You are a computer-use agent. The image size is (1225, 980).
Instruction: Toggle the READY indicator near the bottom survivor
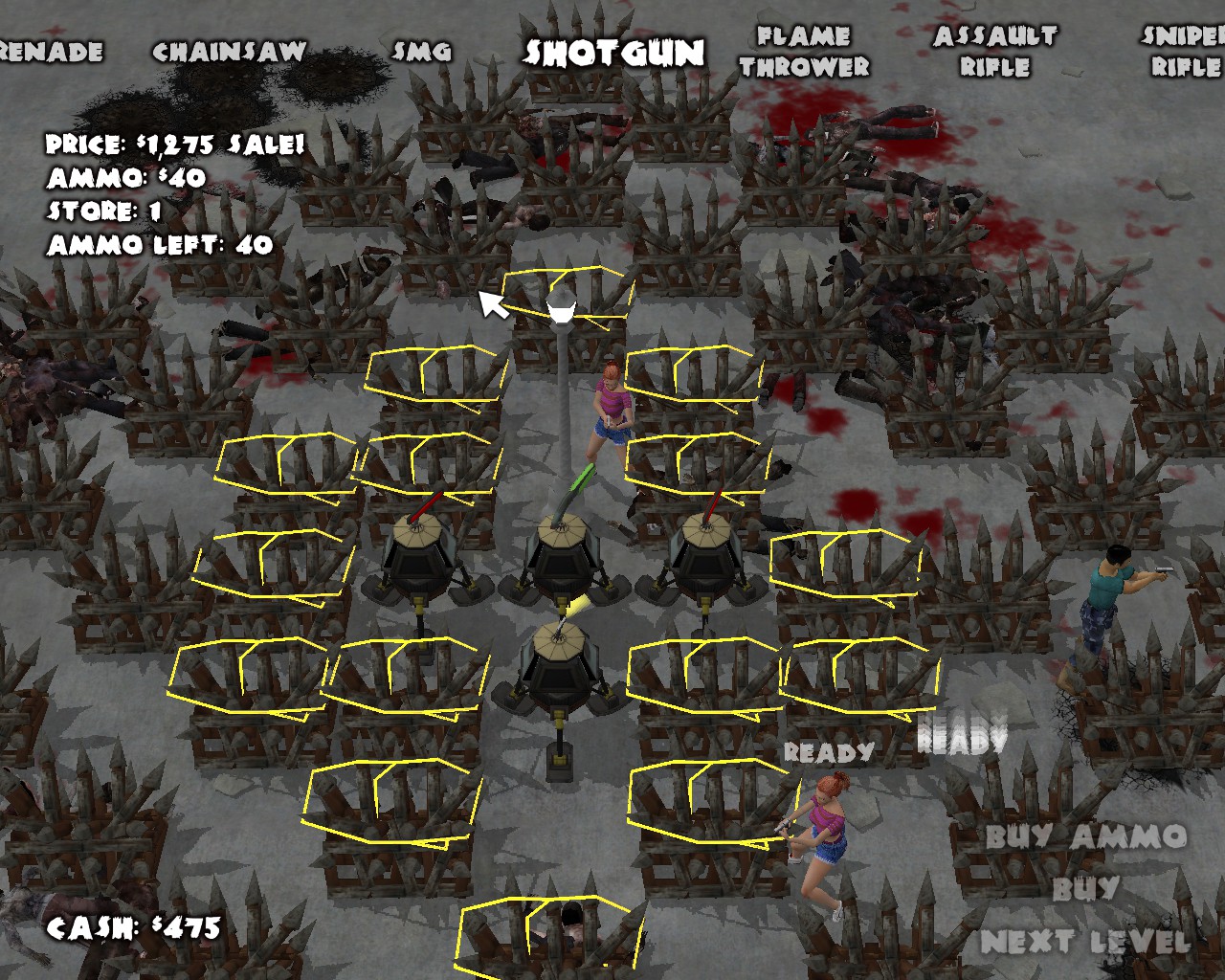pyautogui.click(x=827, y=754)
